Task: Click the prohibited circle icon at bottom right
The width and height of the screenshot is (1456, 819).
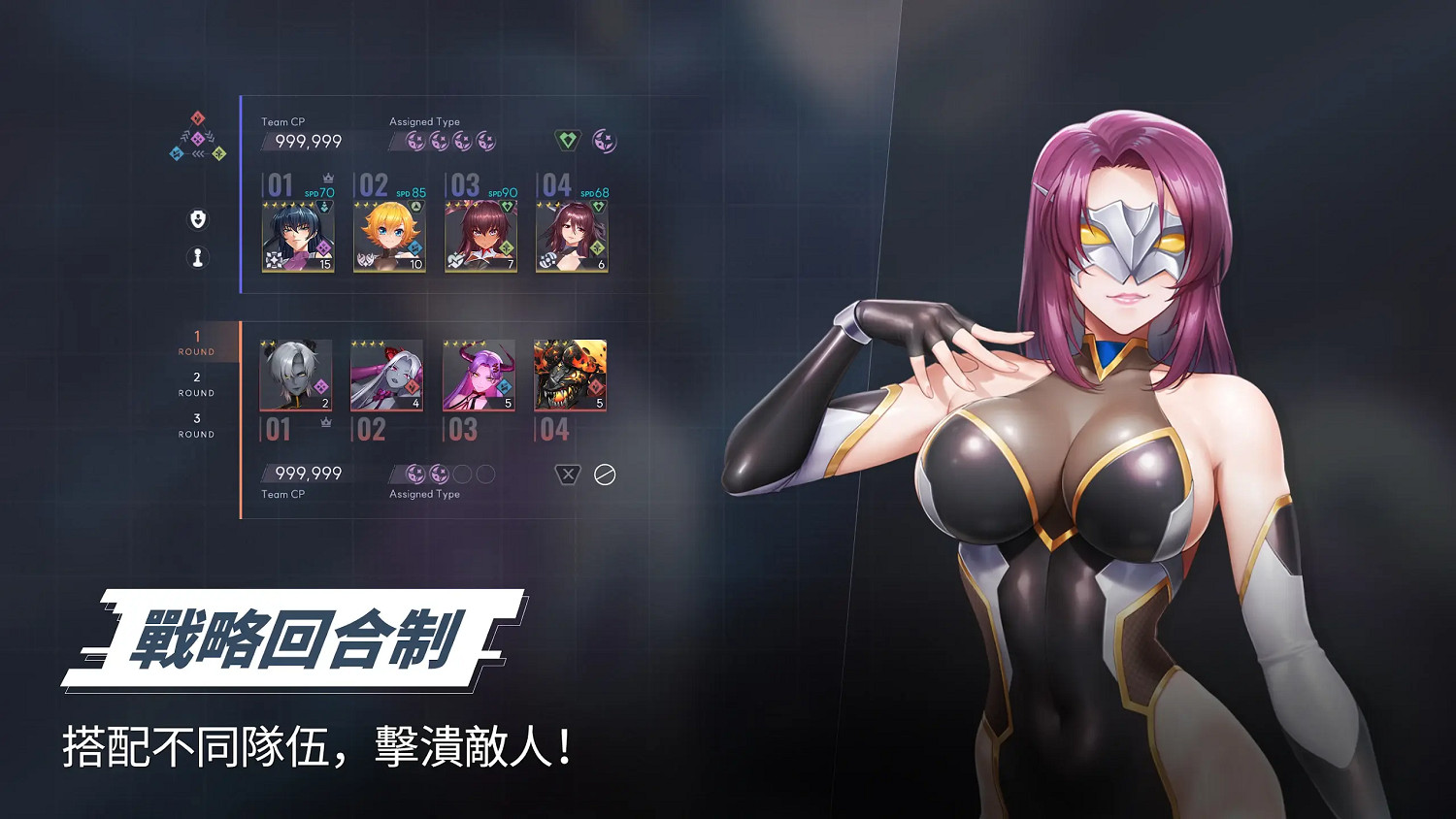Action: (605, 473)
